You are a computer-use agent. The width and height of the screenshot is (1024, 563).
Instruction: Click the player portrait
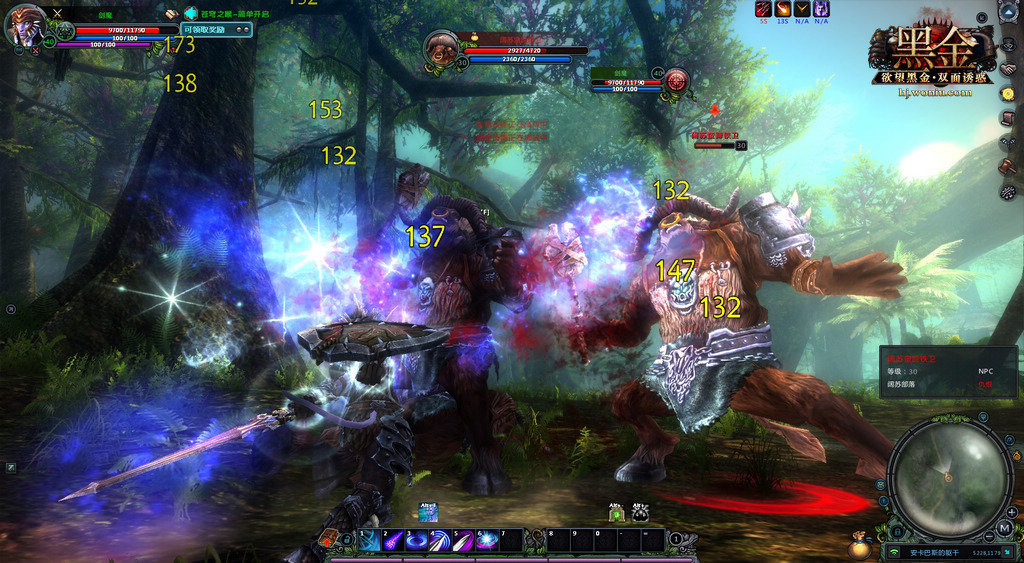(x=23, y=25)
